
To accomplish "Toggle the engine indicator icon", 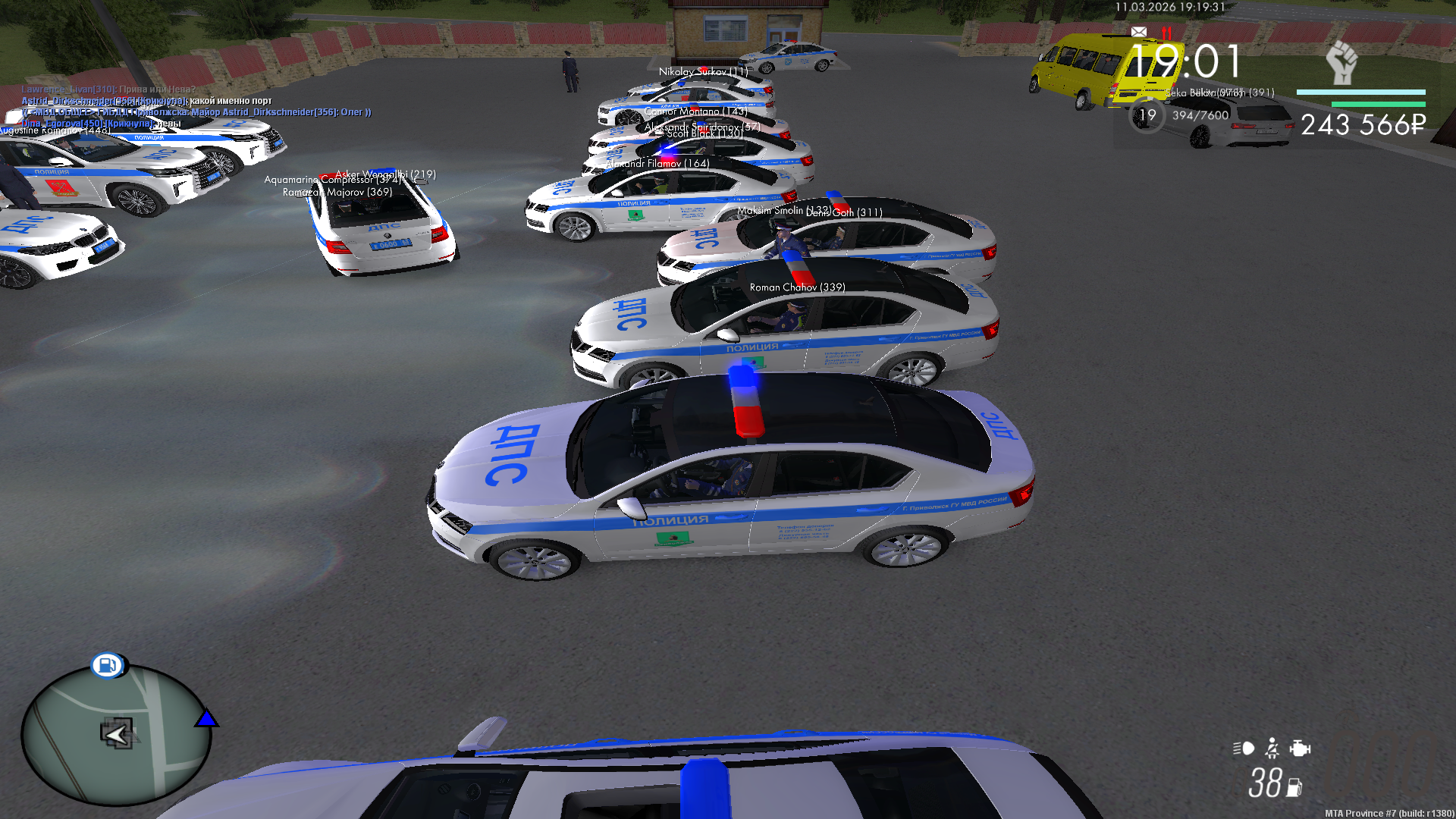I will pyautogui.click(x=1300, y=748).
